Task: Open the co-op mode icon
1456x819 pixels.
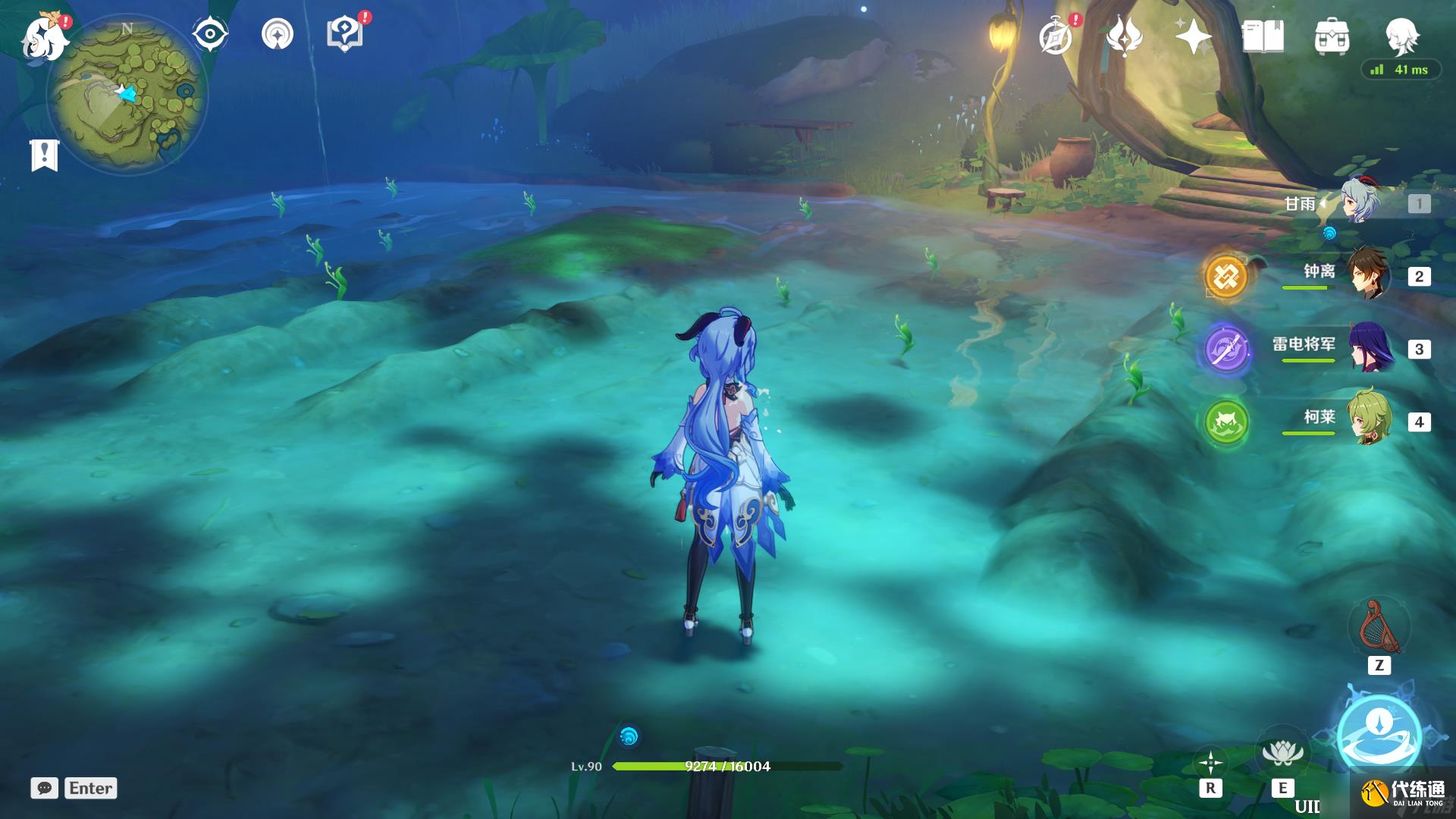Action: [x=277, y=34]
